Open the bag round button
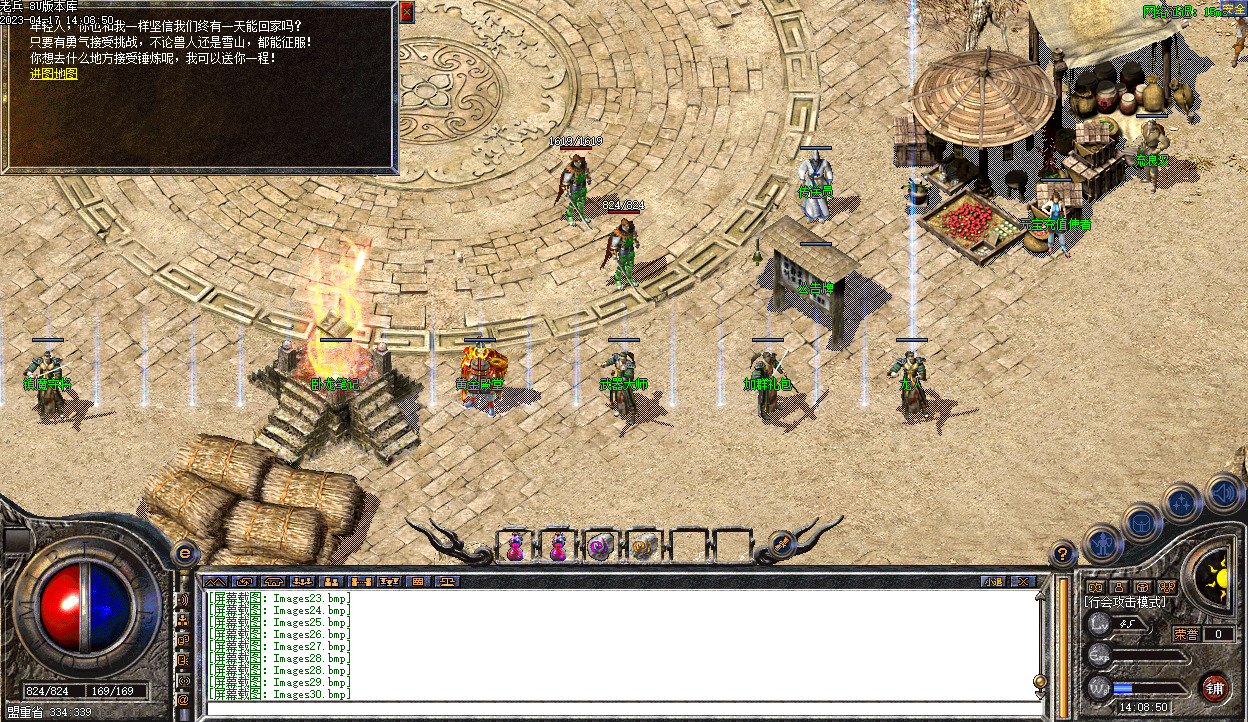 pos(1142,521)
